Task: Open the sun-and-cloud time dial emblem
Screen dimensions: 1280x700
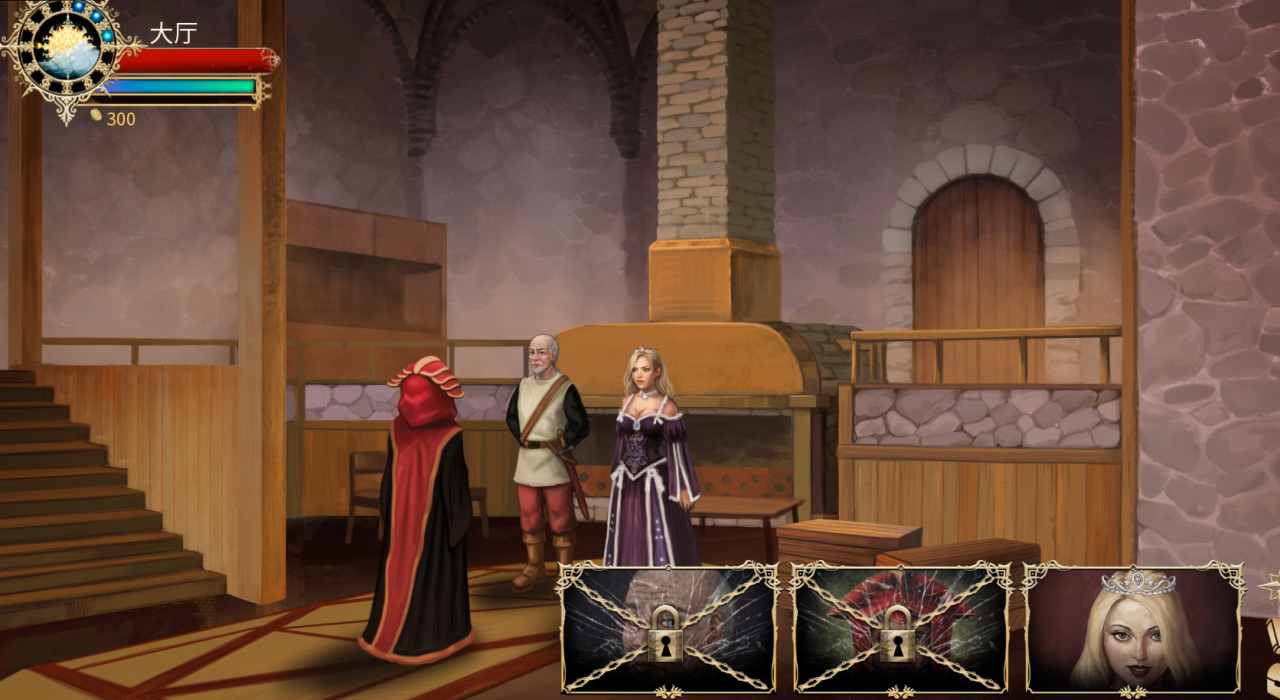Action: pos(68,47)
